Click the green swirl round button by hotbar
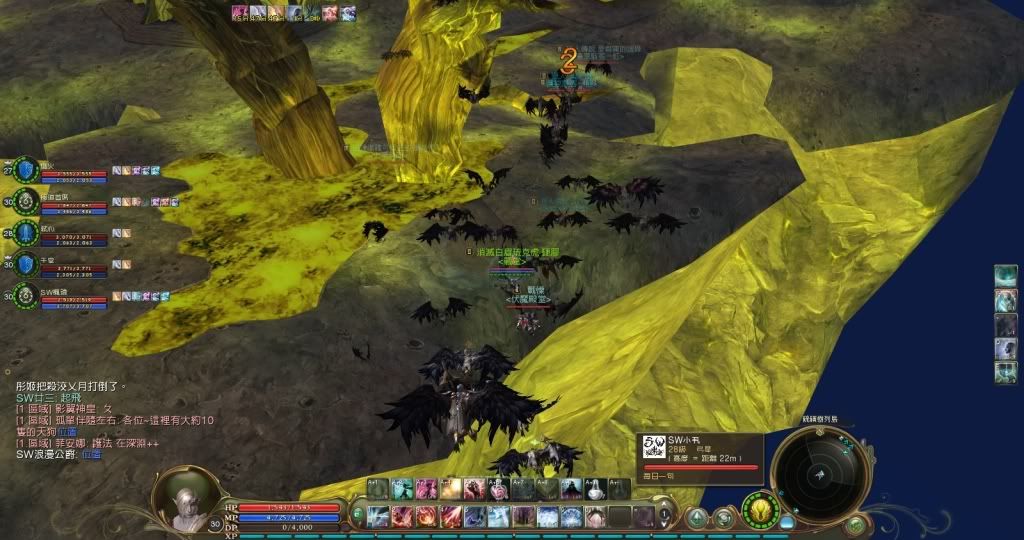Screen dimensions: 1024x540 click(x=723, y=517)
